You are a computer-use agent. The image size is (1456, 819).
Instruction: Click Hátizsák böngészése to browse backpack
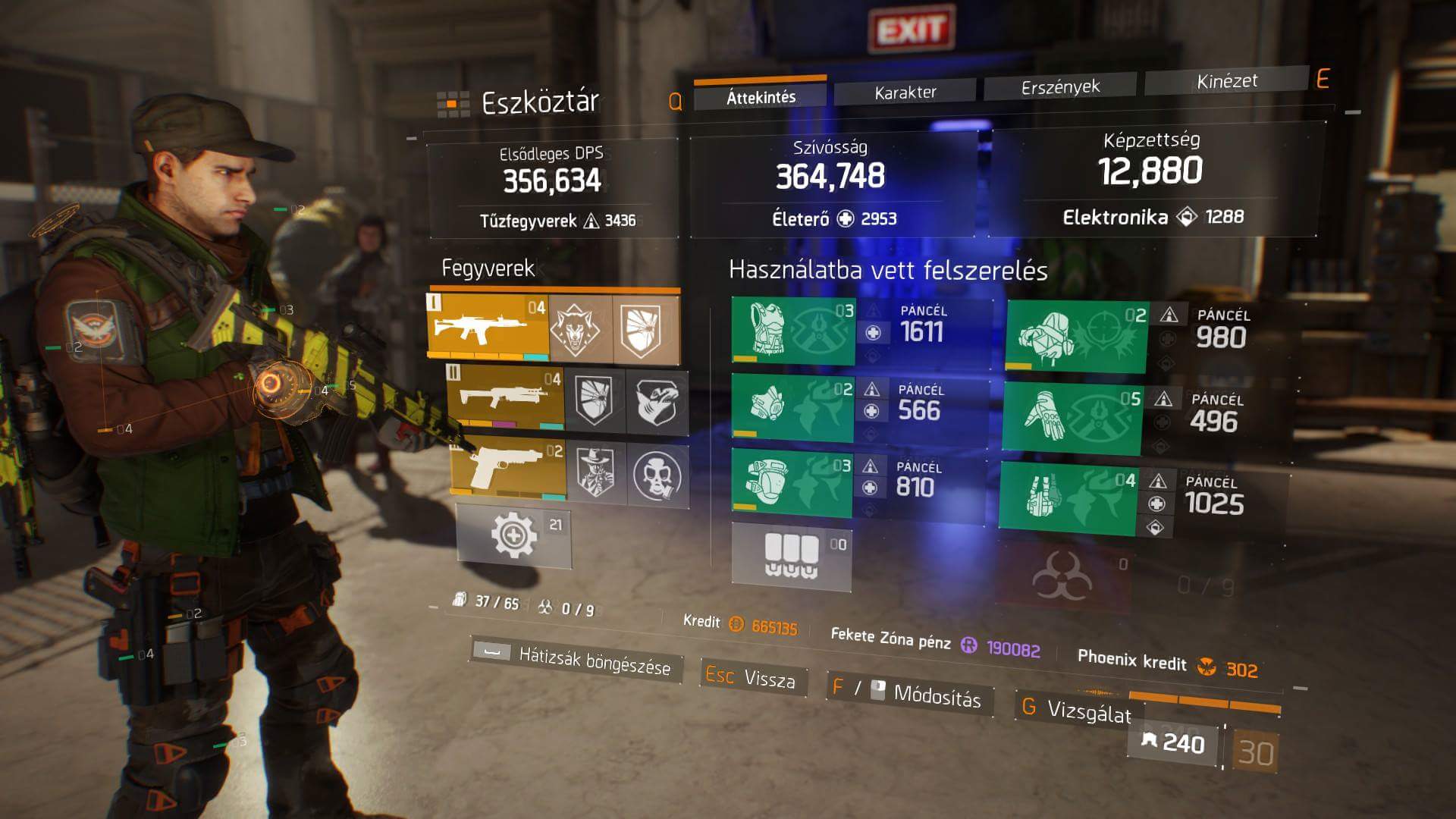(x=576, y=658)
